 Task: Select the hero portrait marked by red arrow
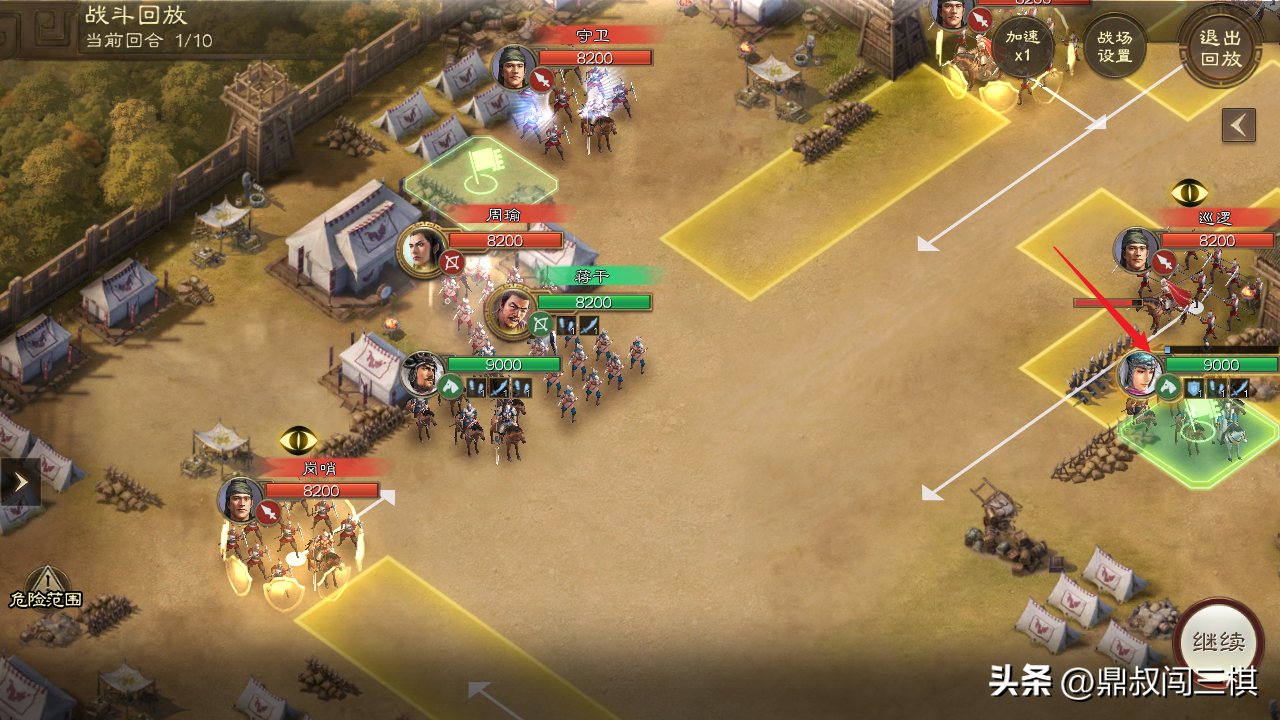click(1141, 374)
